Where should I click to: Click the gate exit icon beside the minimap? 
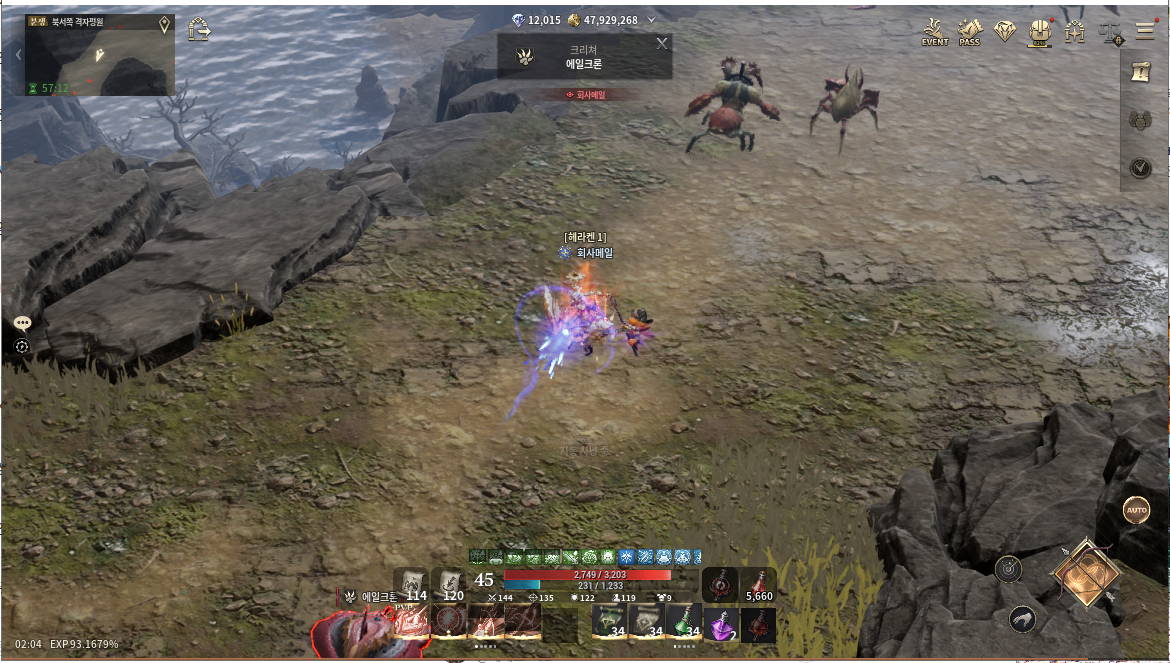coord(199,28)
